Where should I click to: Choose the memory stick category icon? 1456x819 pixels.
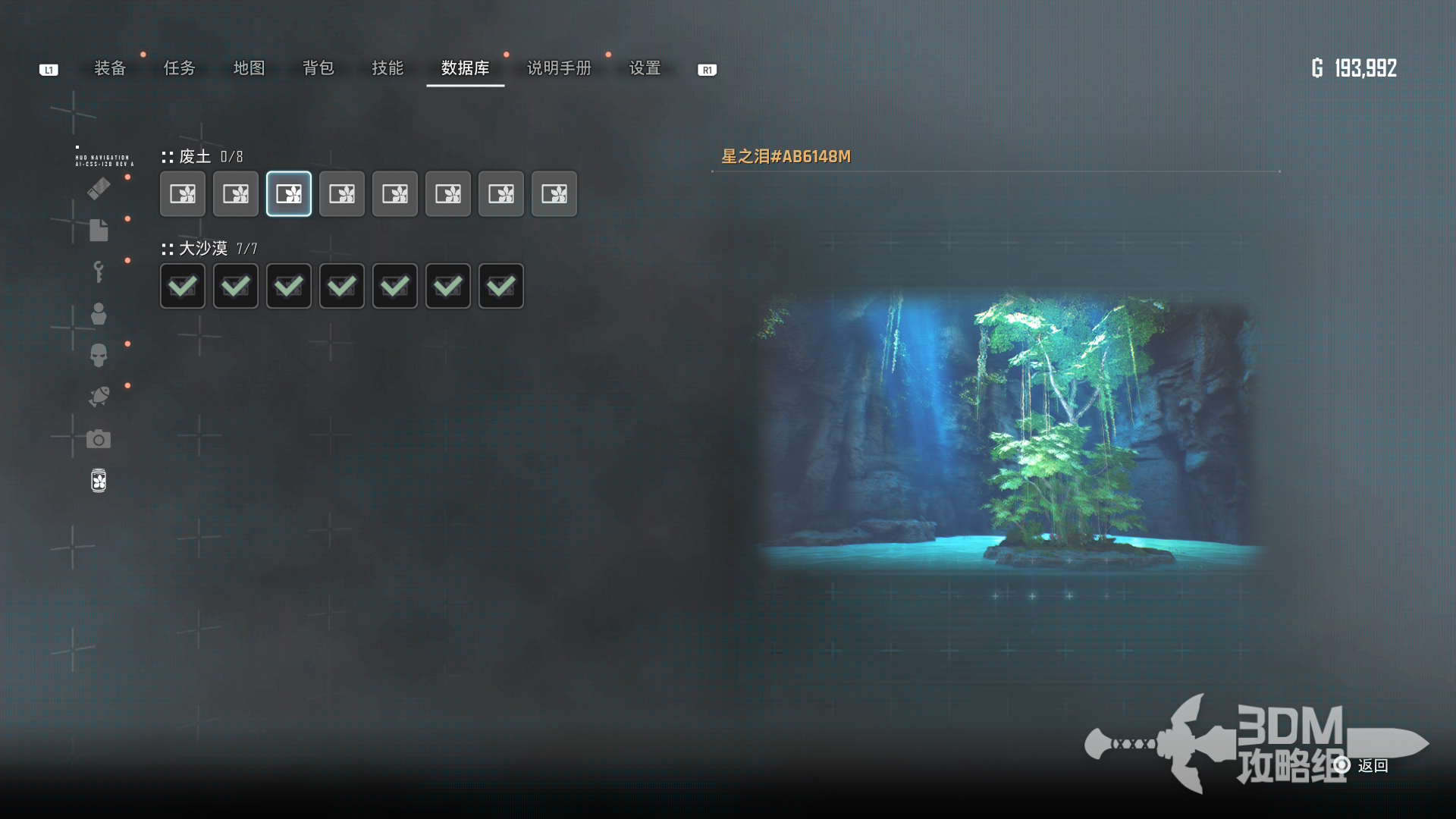tap(99, 188)
